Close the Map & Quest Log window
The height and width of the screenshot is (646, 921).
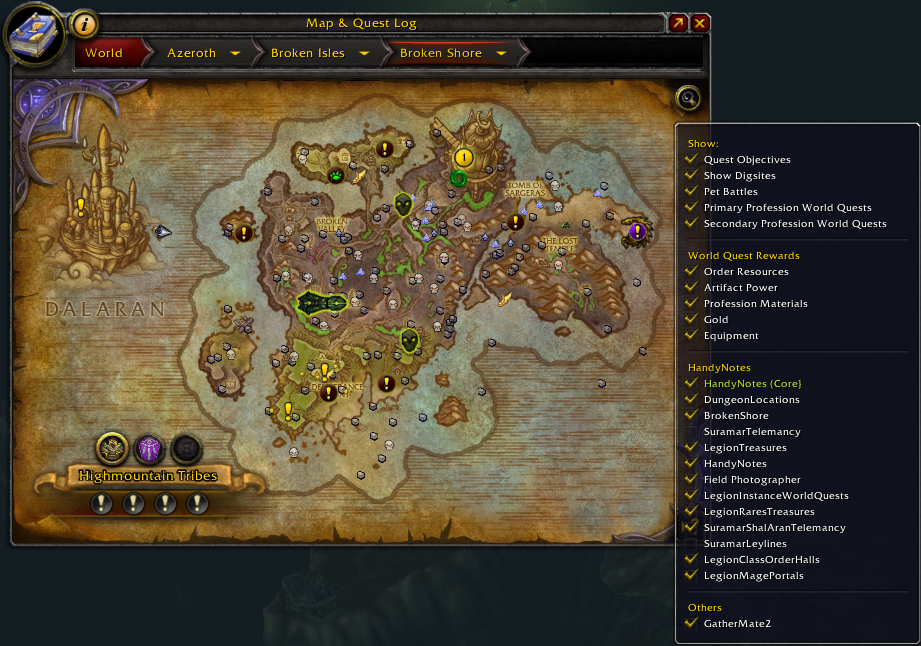[700, 23]
